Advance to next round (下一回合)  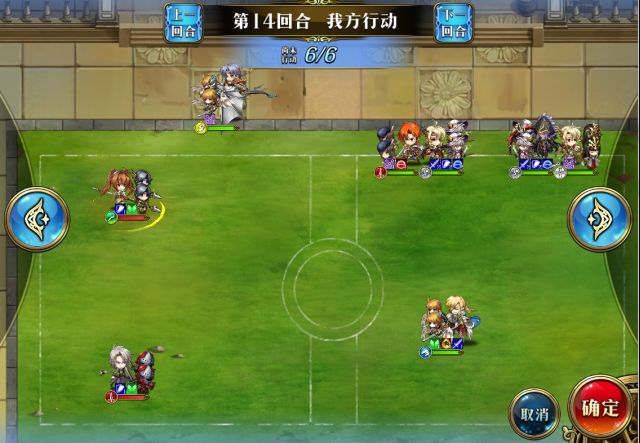pyautogui.click(x=455, y=22)
